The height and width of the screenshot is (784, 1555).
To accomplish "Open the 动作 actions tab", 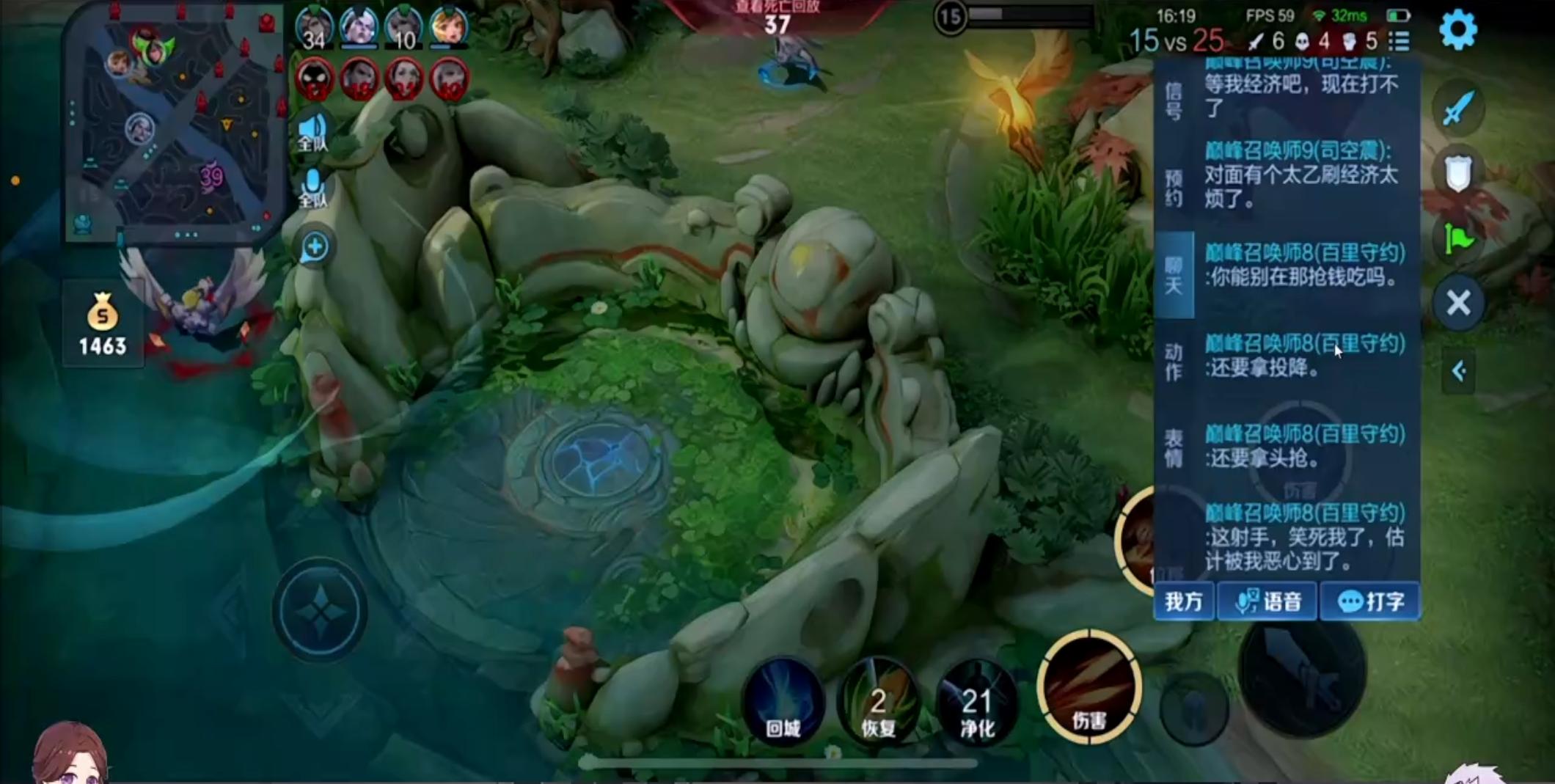I will coord(1174,362).
